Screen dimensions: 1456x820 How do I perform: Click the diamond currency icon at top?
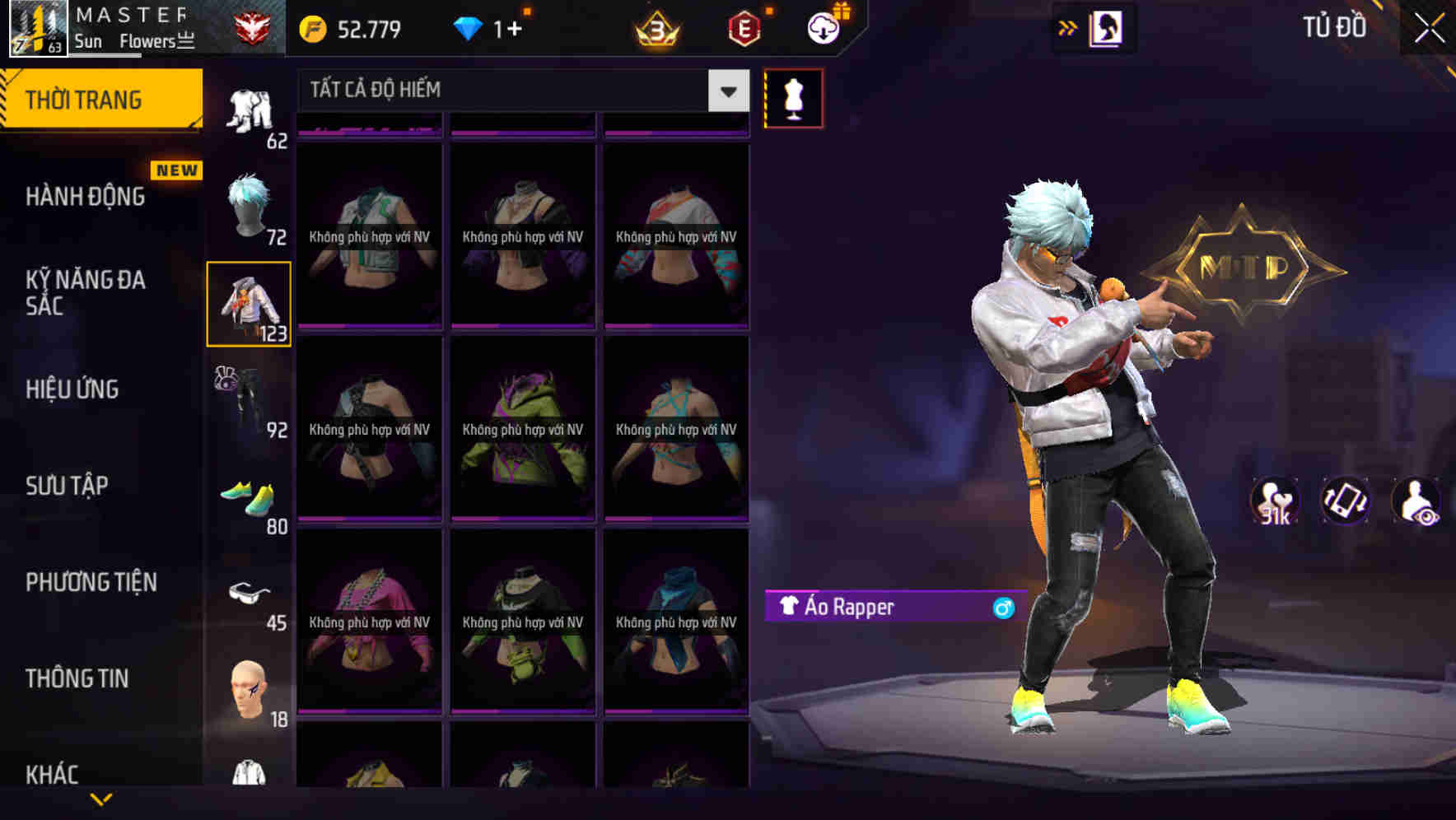(469, 27)
